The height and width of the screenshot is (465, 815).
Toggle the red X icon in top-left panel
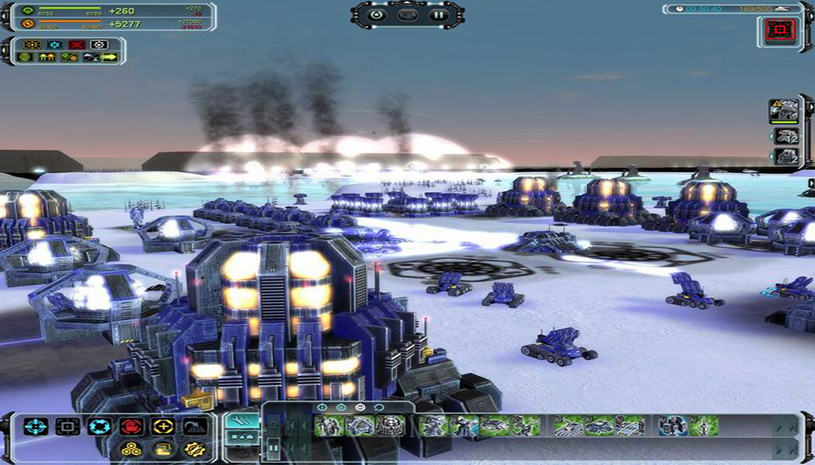click(x=76, y=44)
